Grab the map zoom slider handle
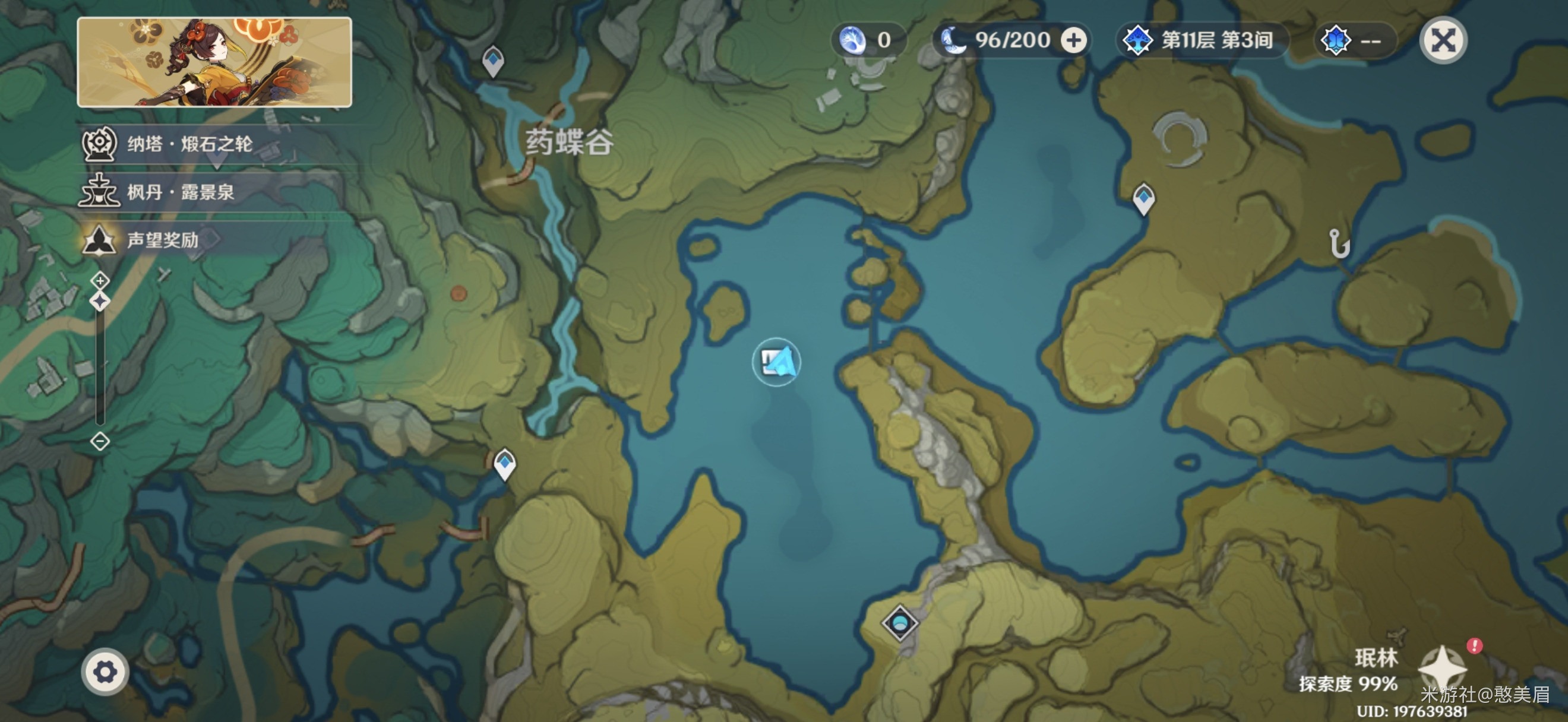 pyautogui.click(x=100, y=301)
